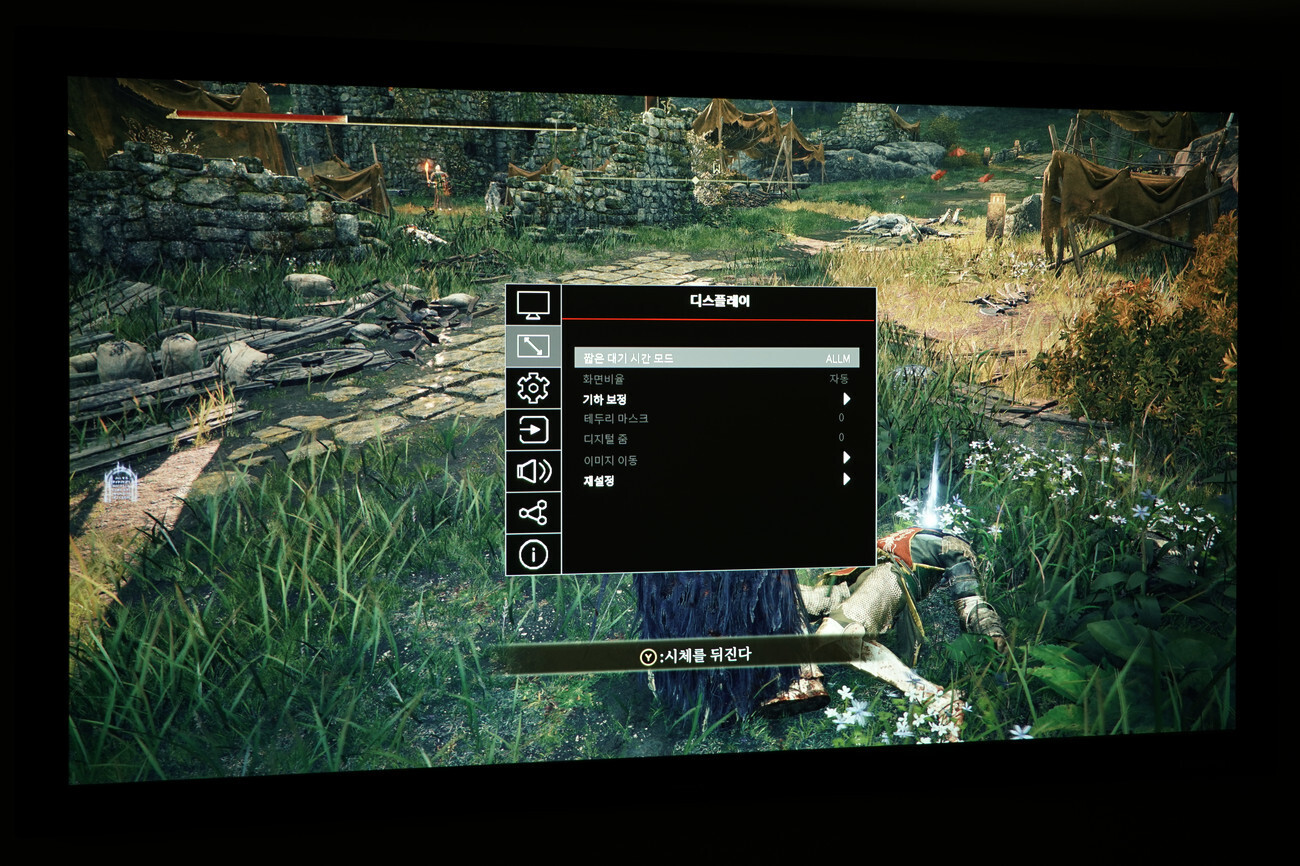1300x866 pixels.
Task: Open the 기하 보정 submenu
Action: click(716, 399)
